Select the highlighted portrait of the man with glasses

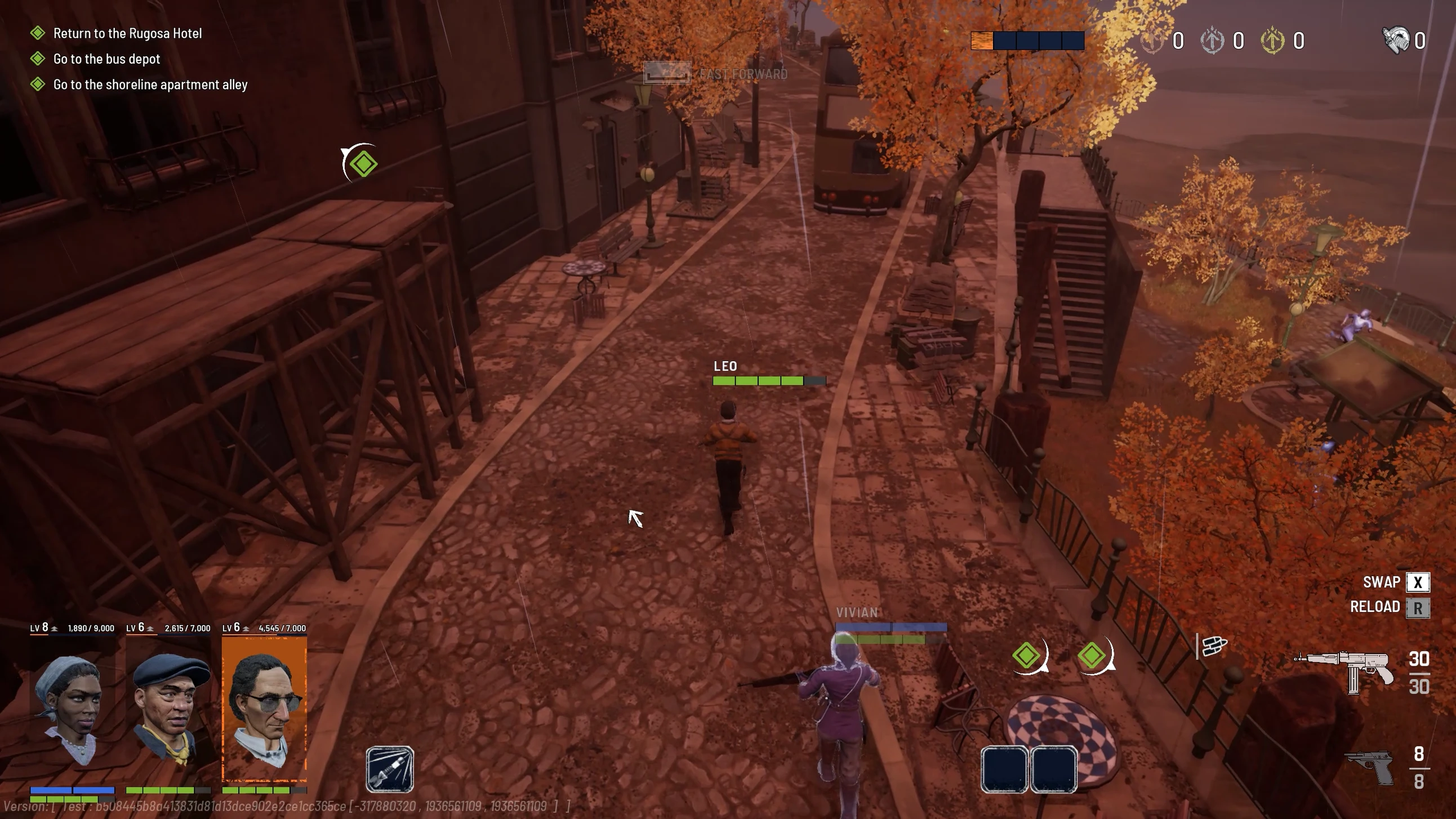pyautogui.click(x=265, y=709)
